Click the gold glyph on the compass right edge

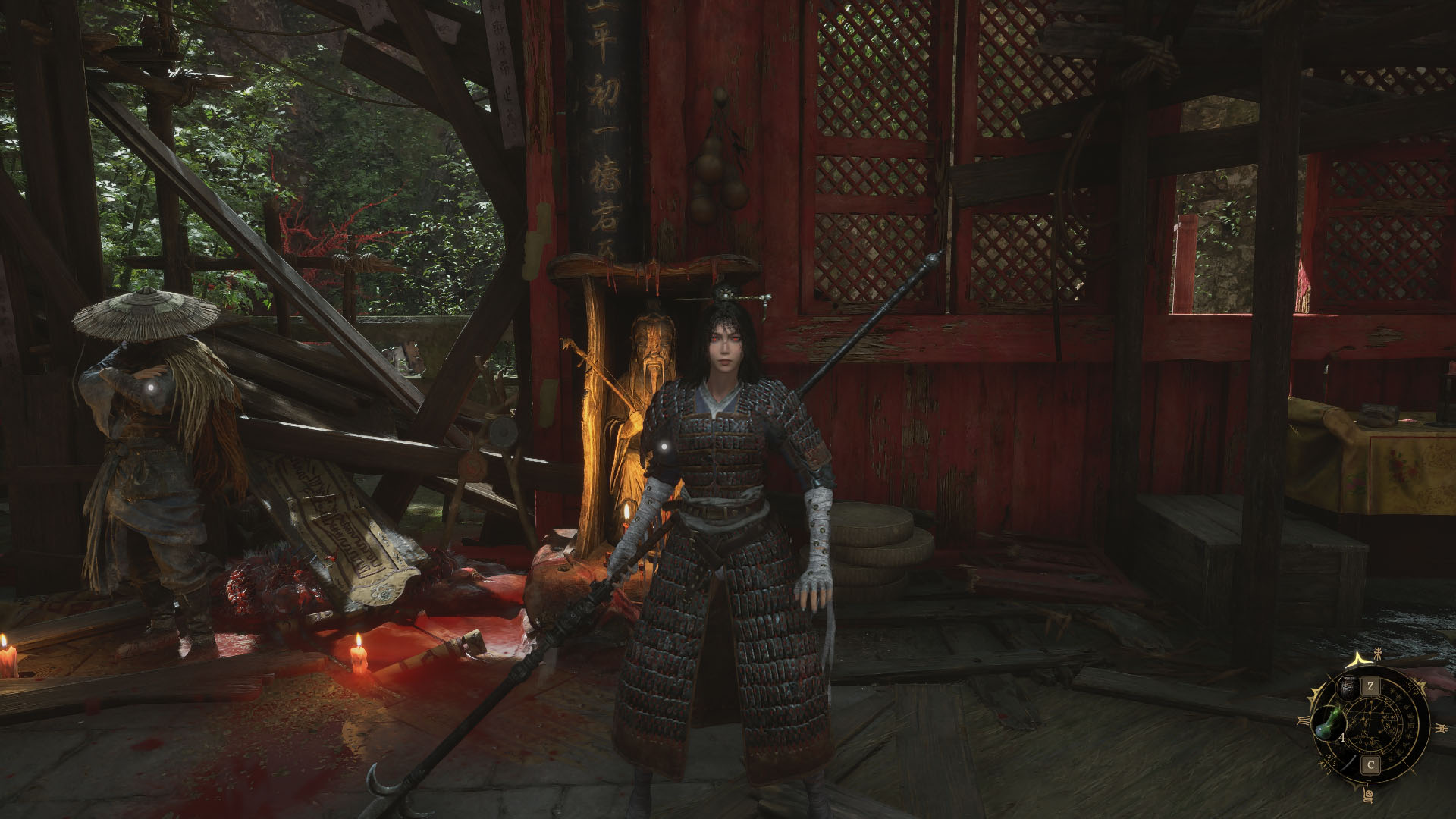point(1442,726)
